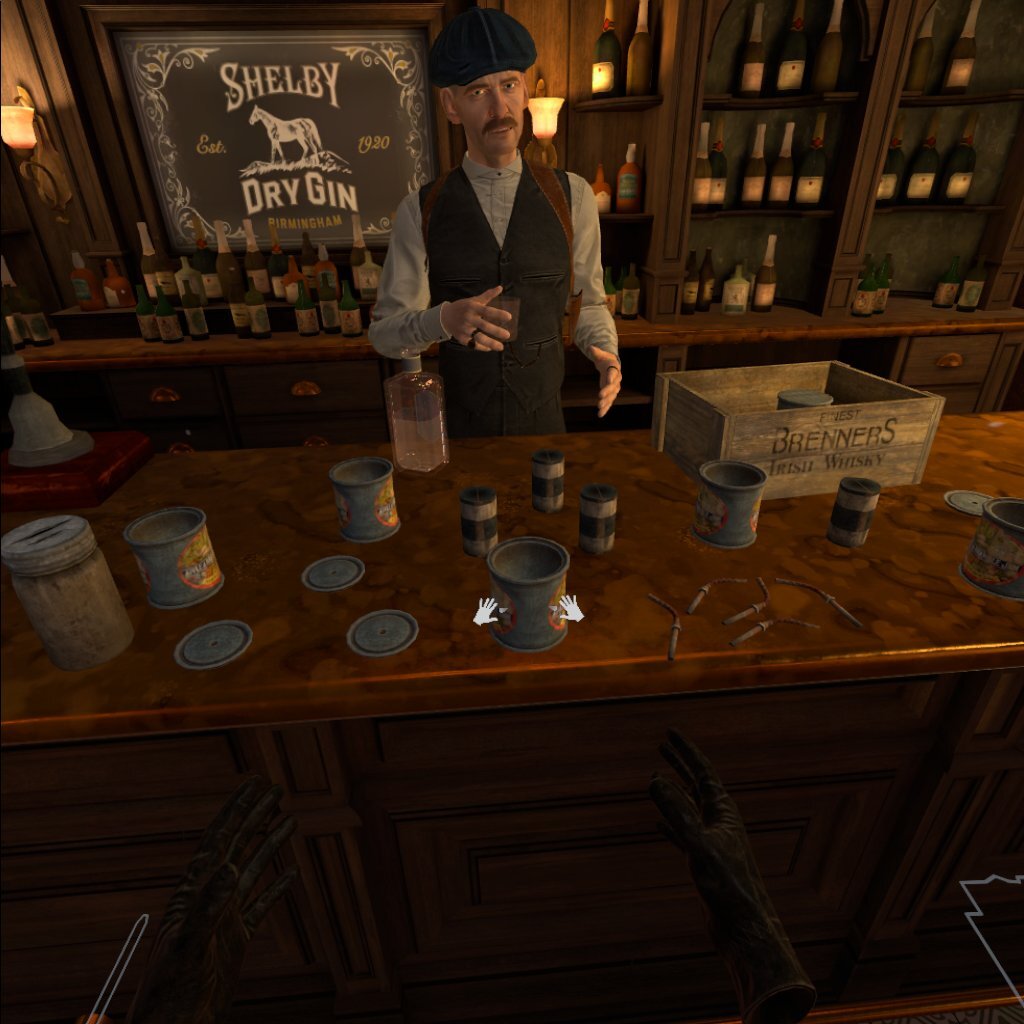Screen dimensions: 1024x1024
Task: Select the left white hand grab marker
Action: (486, 611)
